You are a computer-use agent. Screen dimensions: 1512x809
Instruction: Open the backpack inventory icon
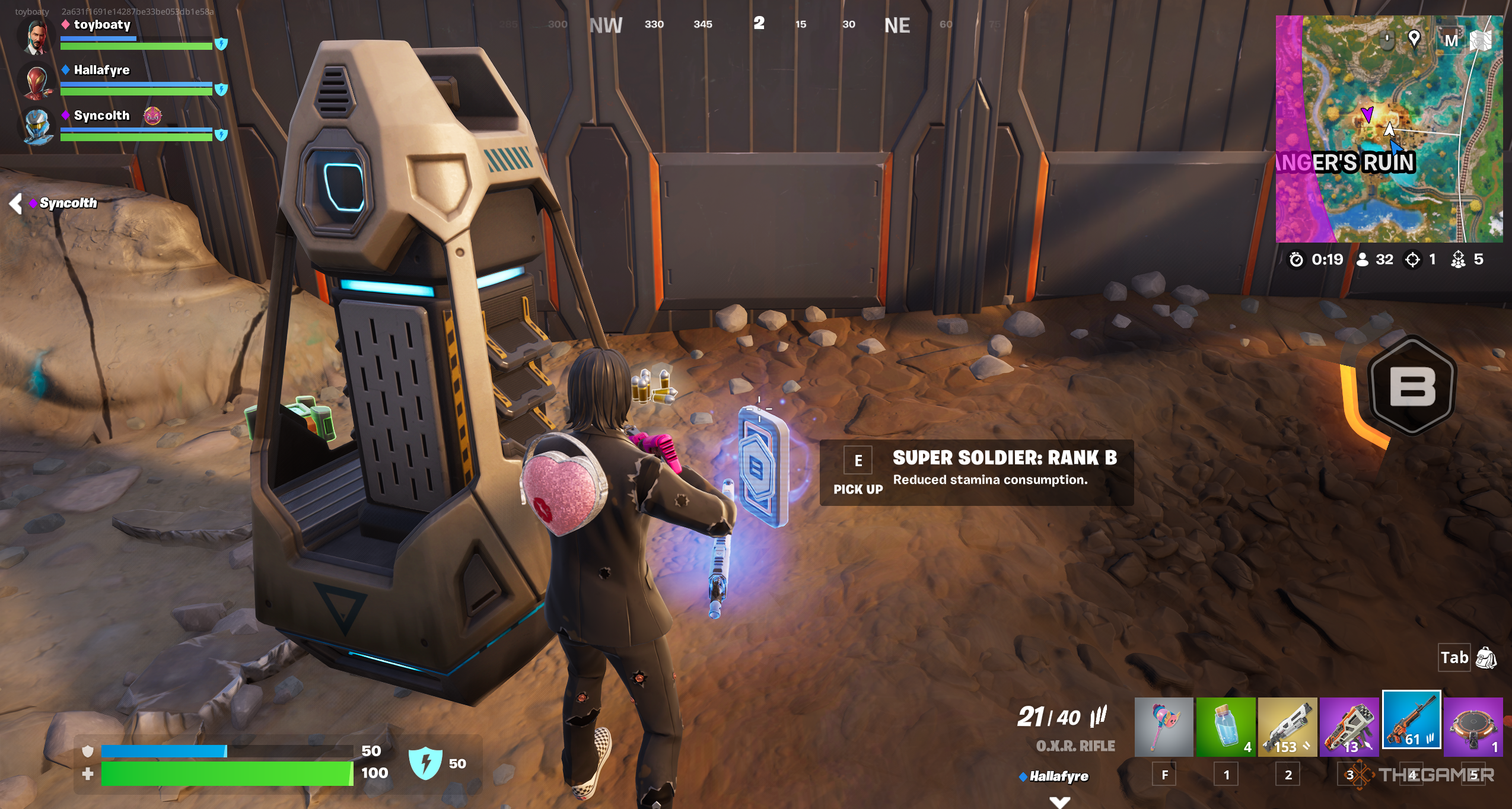1486,658
